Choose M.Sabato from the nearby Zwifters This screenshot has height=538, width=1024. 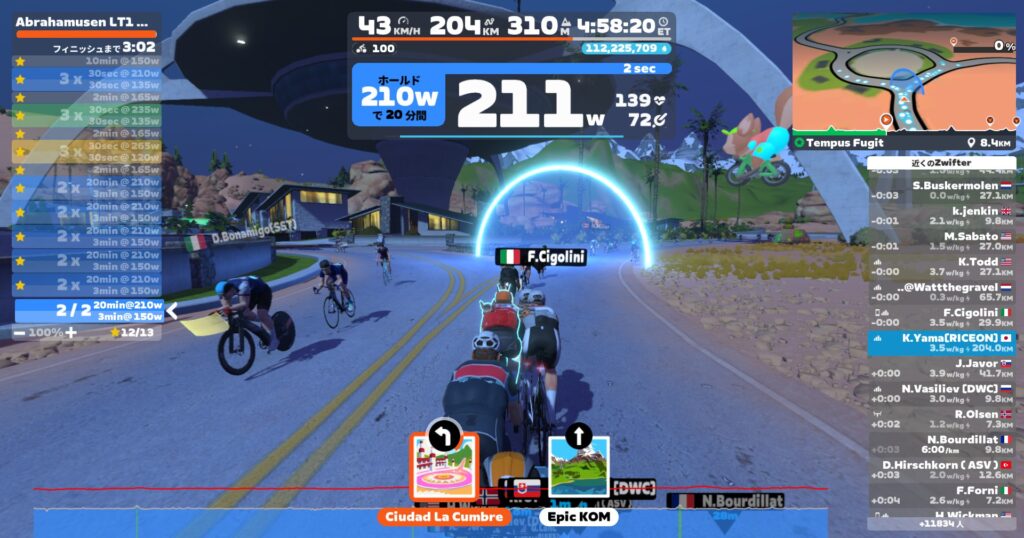click(x=941, y=241)
